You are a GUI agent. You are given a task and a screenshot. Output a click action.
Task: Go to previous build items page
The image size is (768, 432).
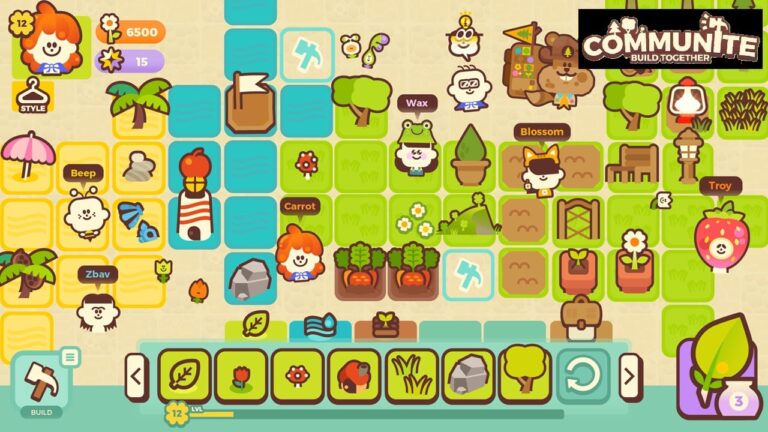click(136, 377)
